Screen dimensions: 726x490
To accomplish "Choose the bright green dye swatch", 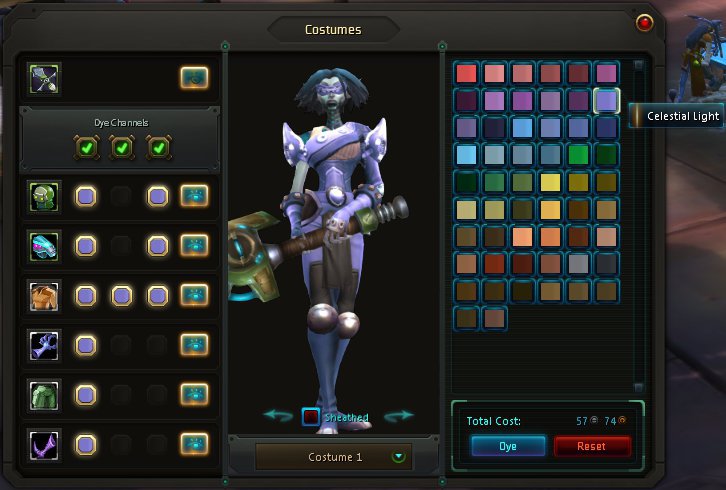I will (x=578, y=155).
